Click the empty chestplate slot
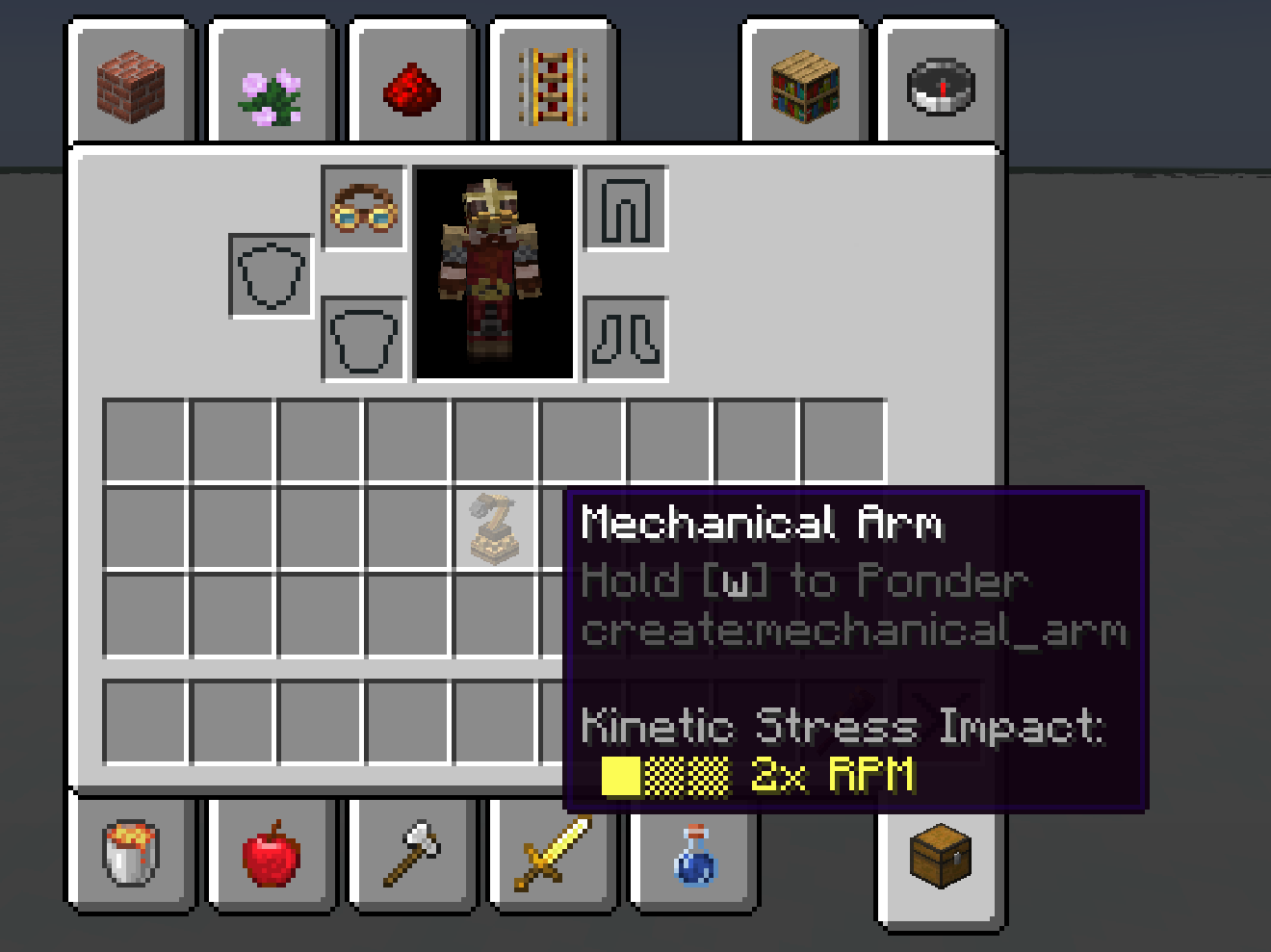1271x952 pixels. click(x=364, y=339)
